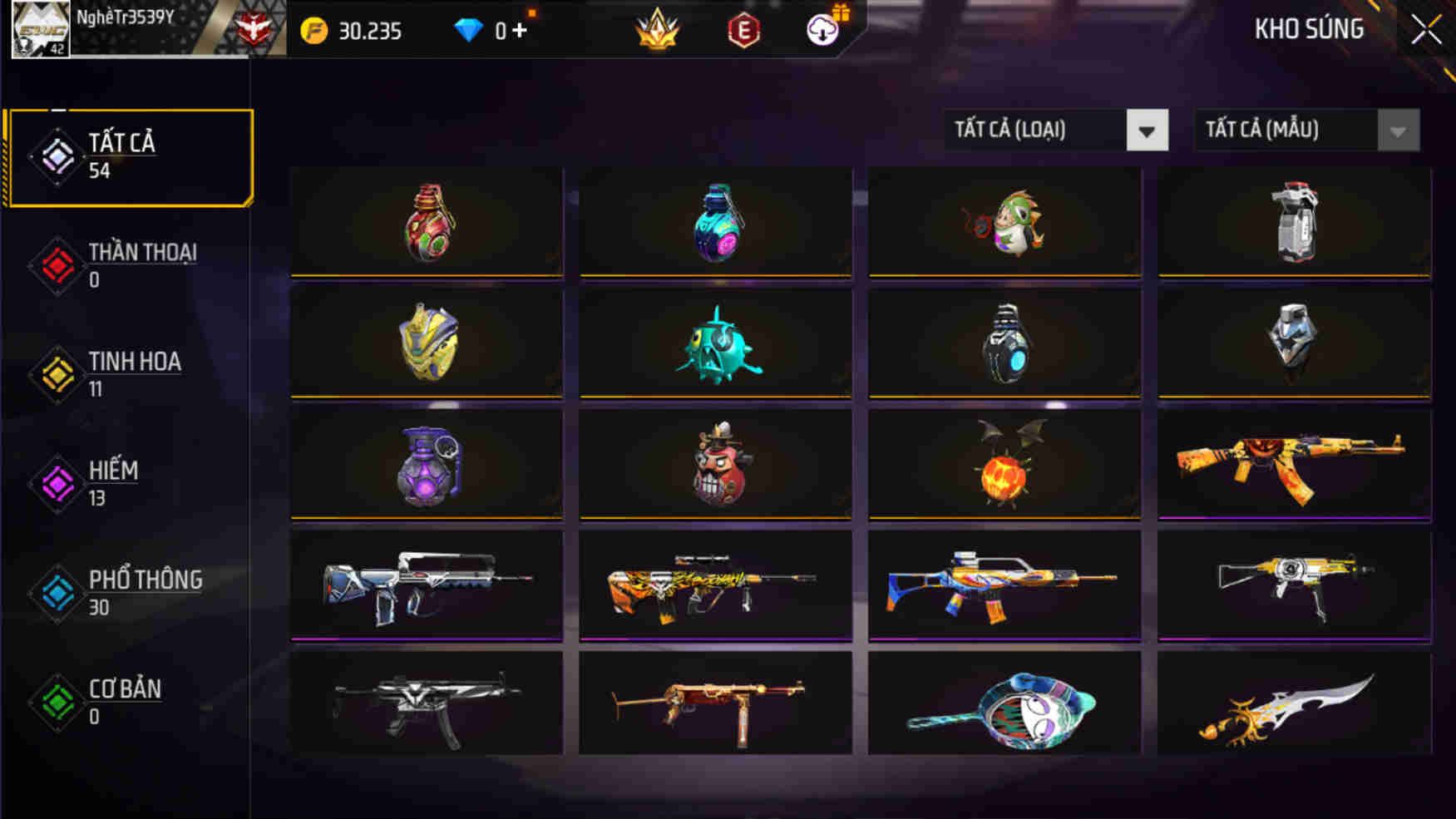Add diamonds with the plus button

click(x=520, y=31)
